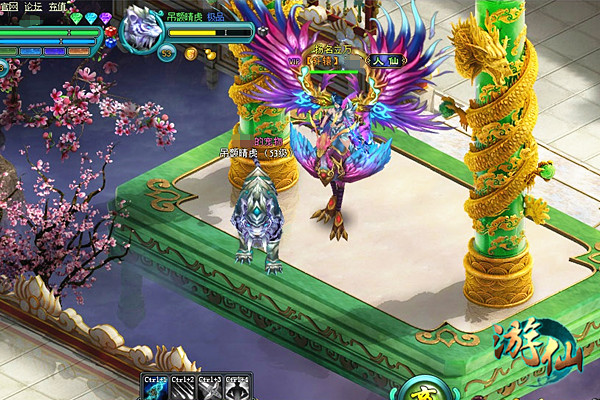
Task: Click the cyan diamond gem icon
Action: click(x=92, y=19)
